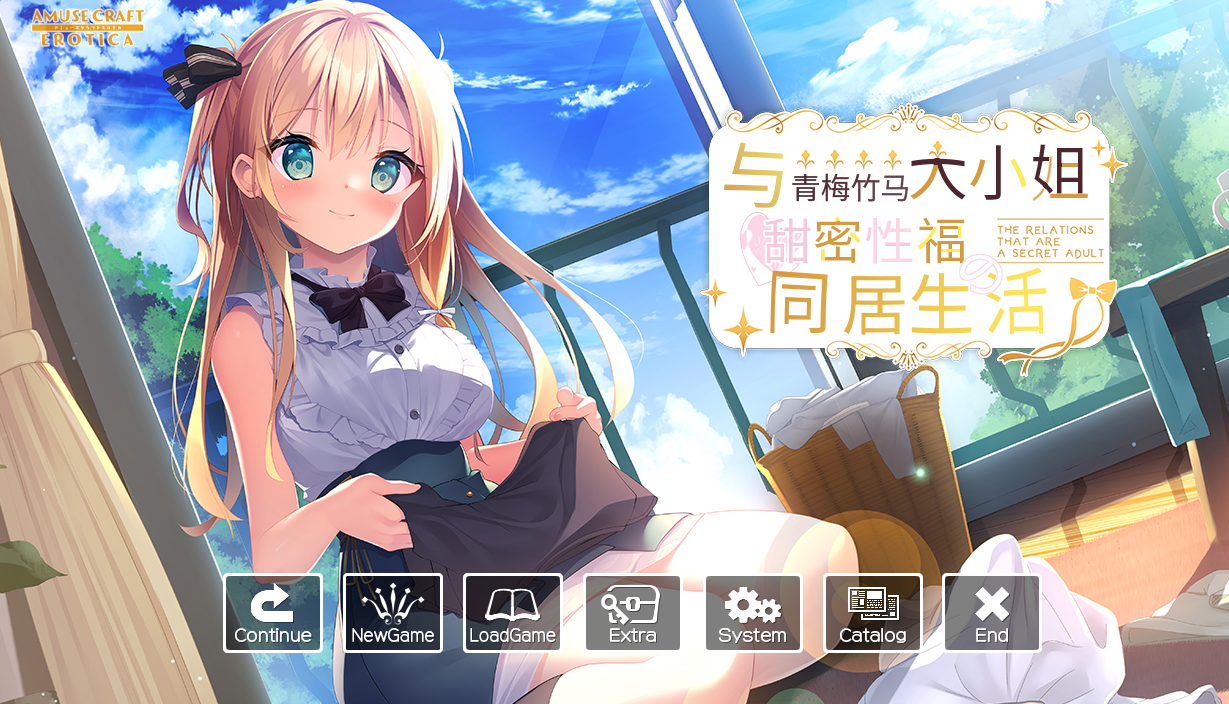
Task: Open the System settings
Action: 752,613
